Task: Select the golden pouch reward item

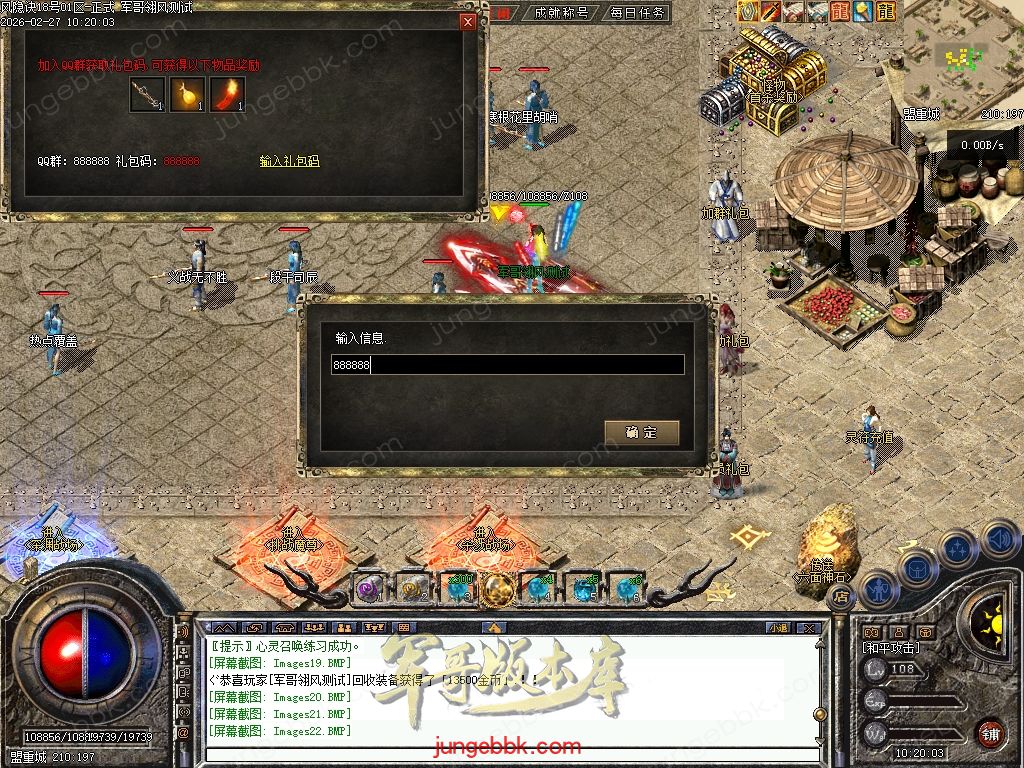Action: [x=187, y=95]
